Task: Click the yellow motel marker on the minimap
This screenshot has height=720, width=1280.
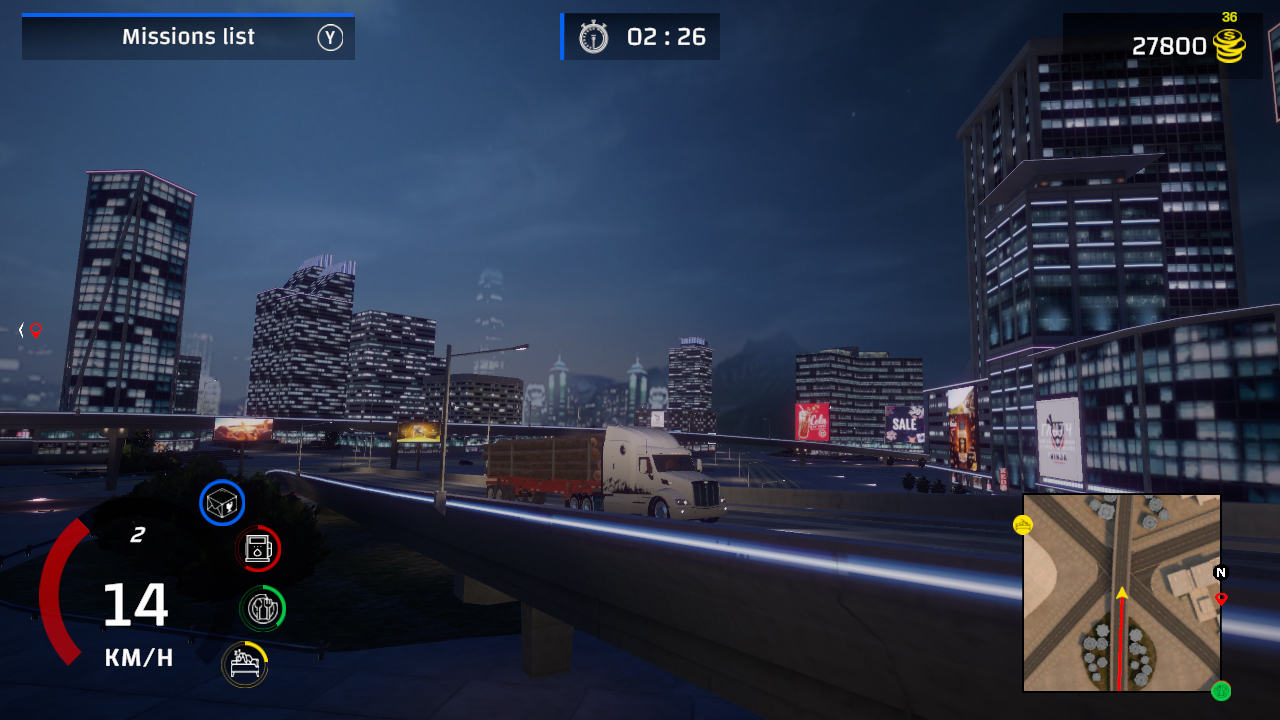Action: tap(1025, 523)
